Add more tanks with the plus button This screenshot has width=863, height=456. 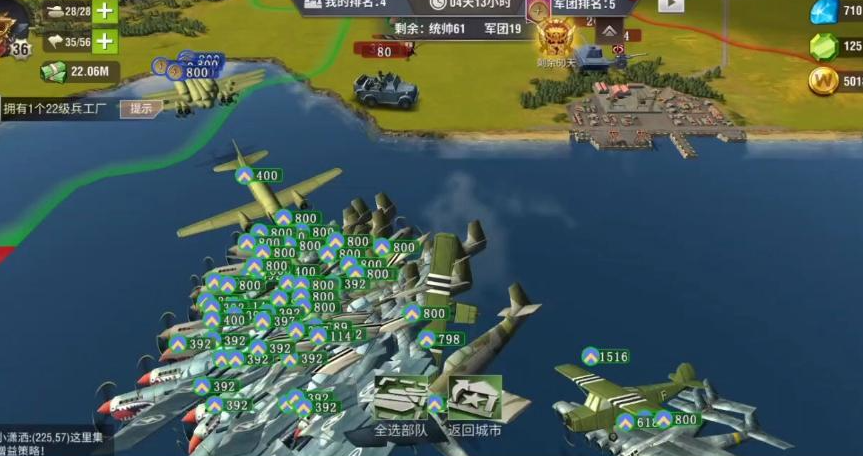click(x=103, y=11)
